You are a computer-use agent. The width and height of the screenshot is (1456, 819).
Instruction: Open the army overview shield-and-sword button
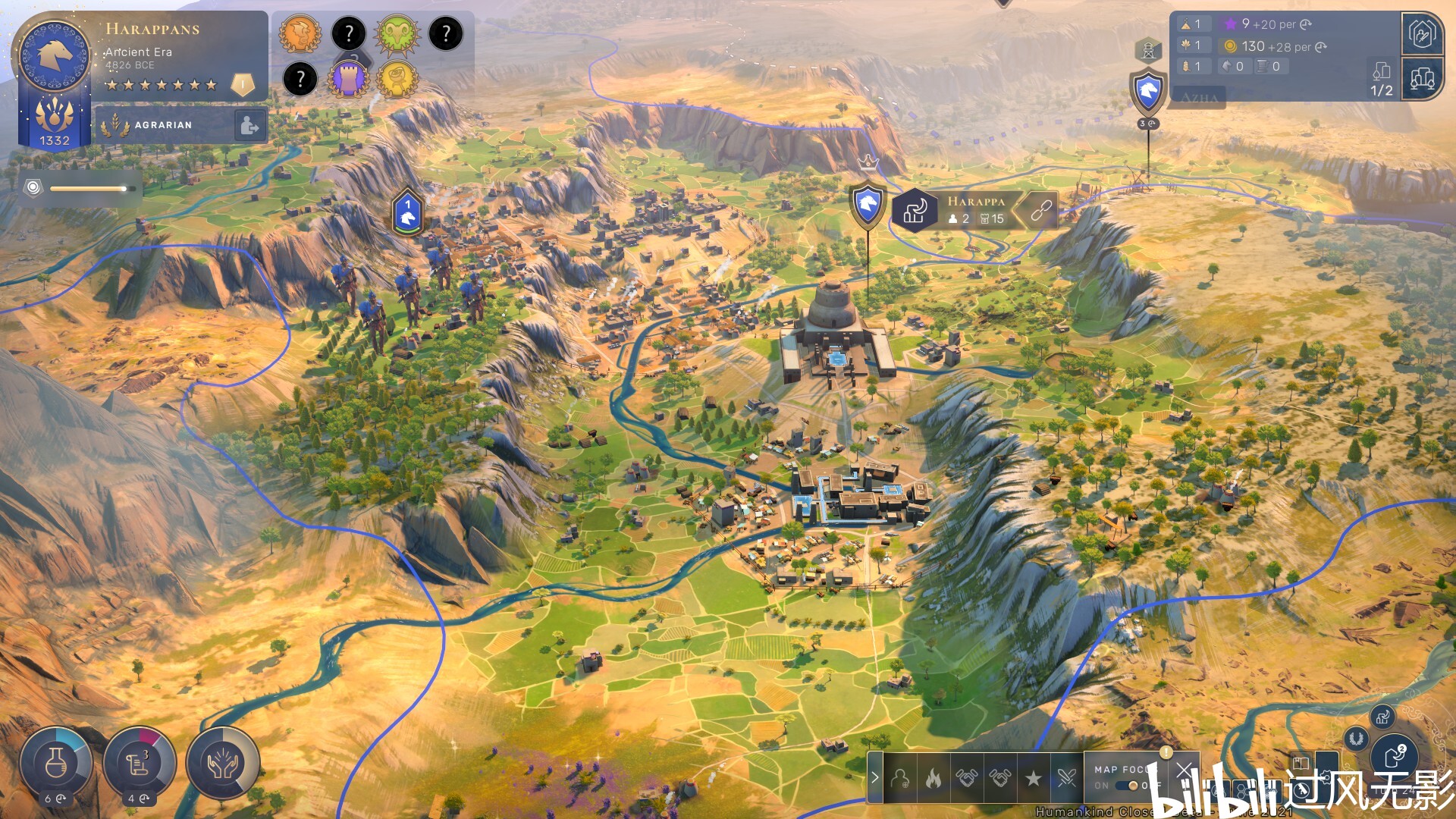tap(1422, 34)
